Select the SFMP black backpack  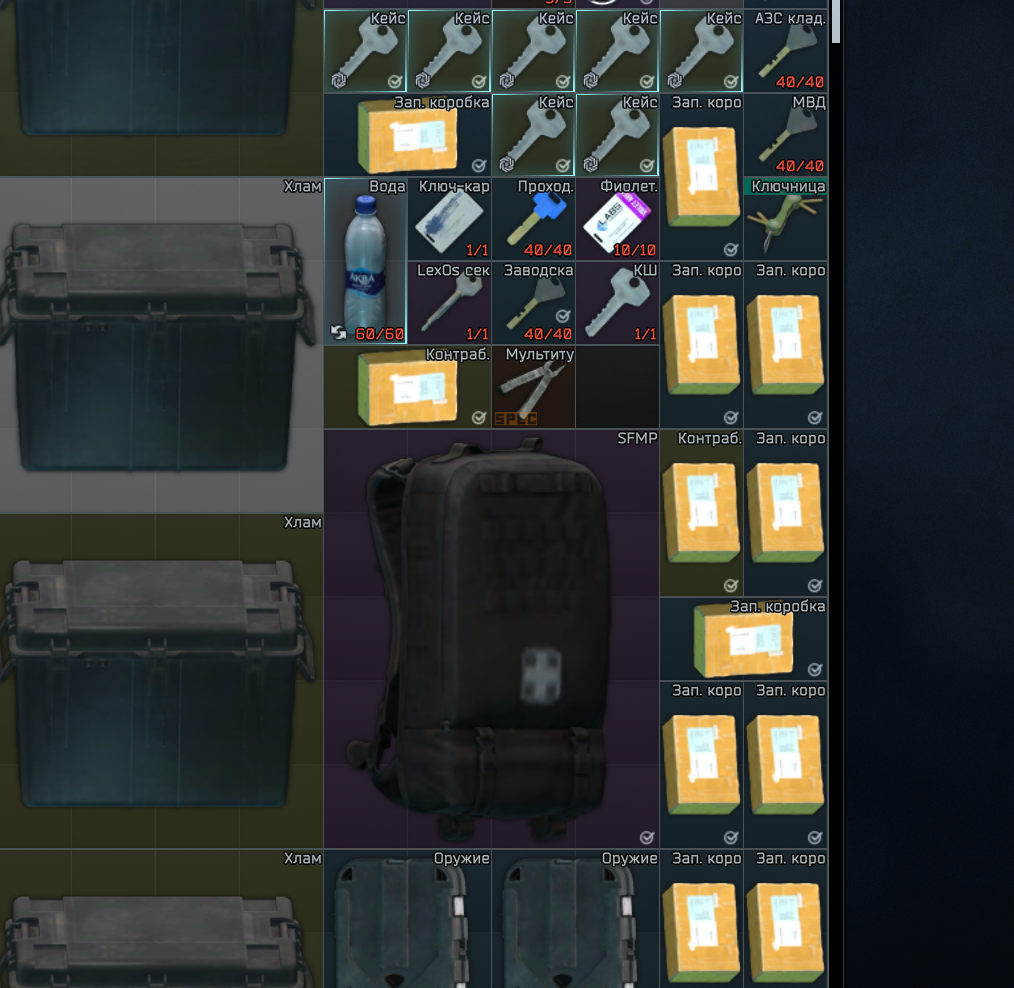coord(490,640)
